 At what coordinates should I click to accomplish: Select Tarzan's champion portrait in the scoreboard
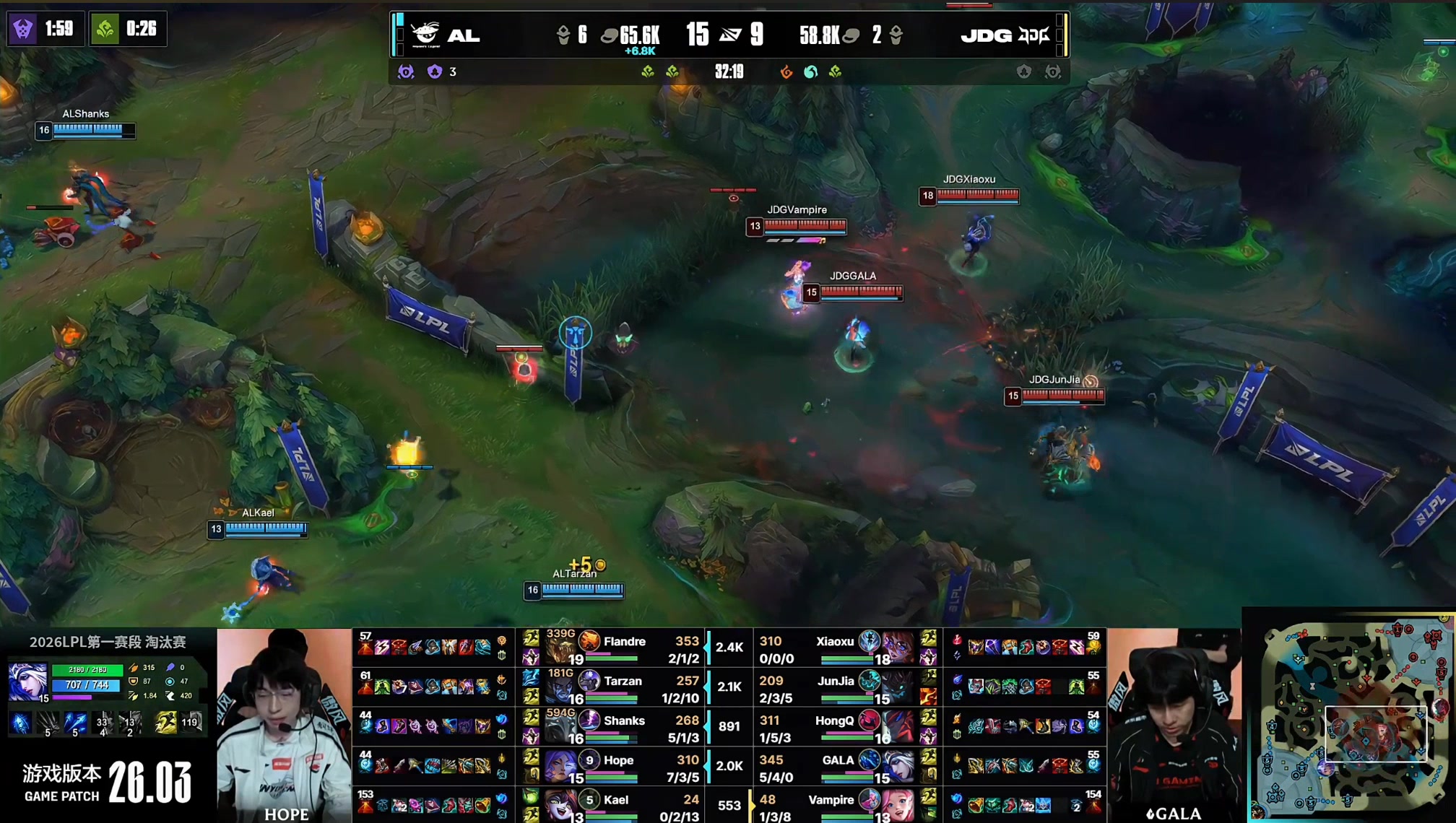[x=560, y=688]
